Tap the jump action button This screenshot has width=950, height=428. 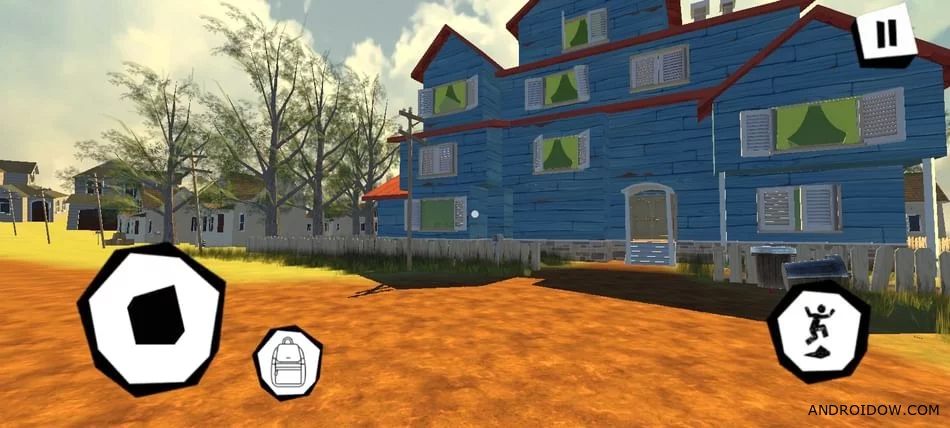tap(818, 331)
